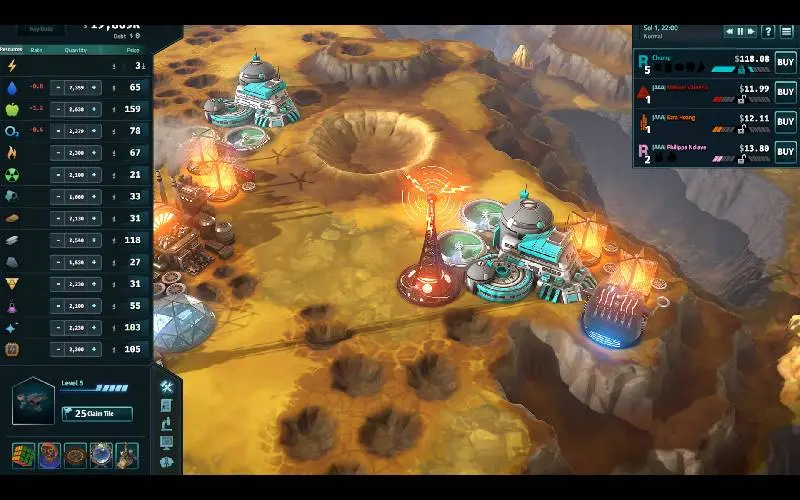
Task: Increase water quantity with plus button
Action: [95, 87]
